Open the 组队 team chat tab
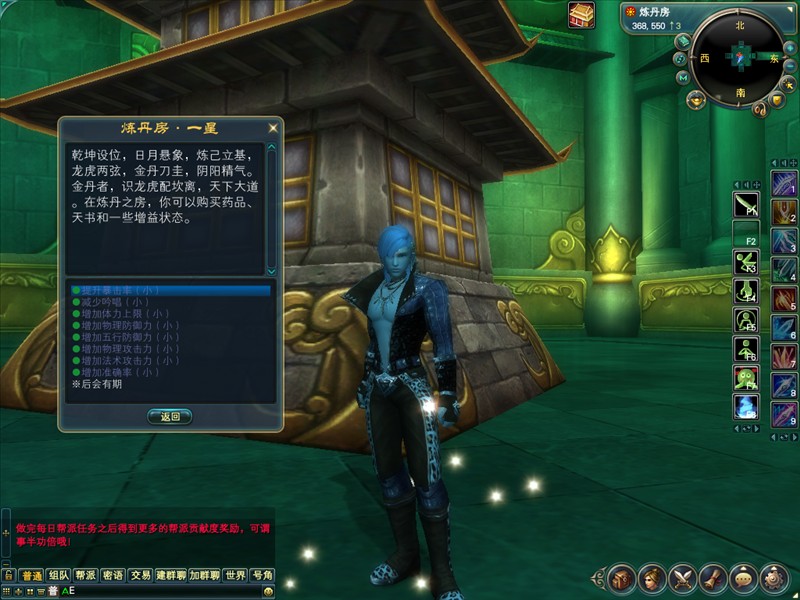Viewport: 800px width, 600px height. coord(59,576)
